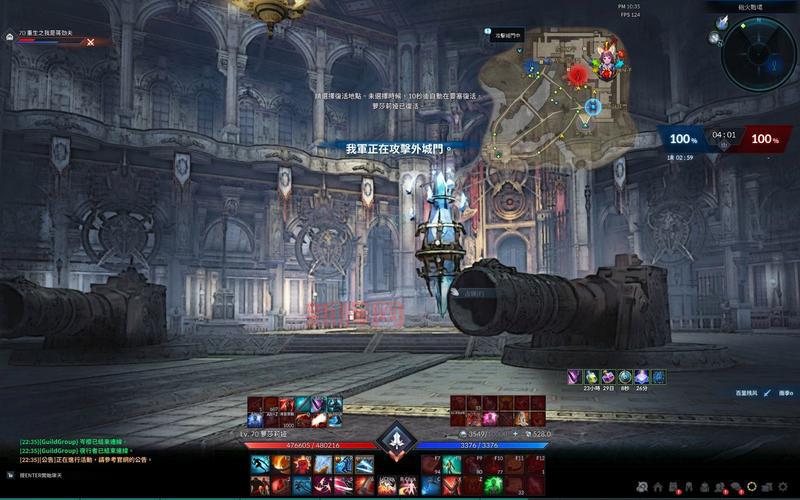The width and height of the screenshot is (800, 500).
Task: Use the blue running figure skill
Action: (259, 464)
